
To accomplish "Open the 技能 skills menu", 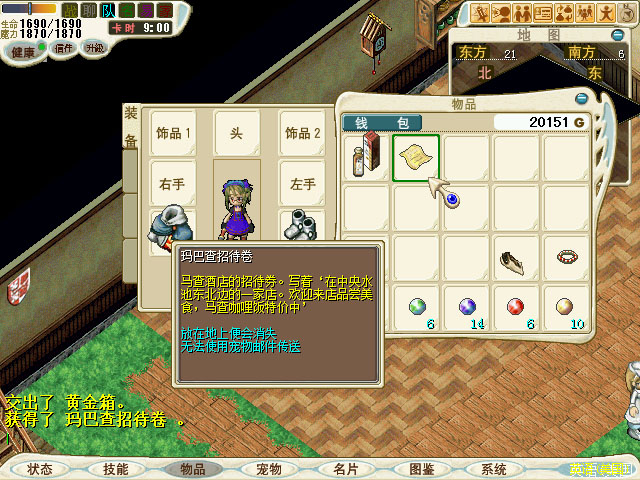I will tap(115, 468).
